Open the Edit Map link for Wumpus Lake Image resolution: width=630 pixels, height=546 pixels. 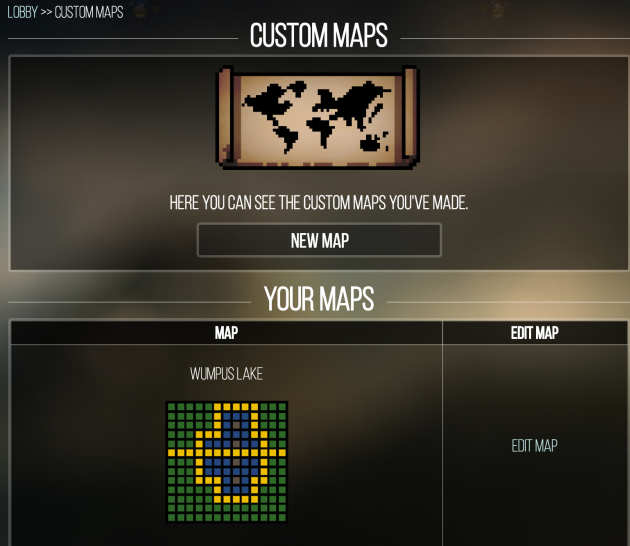(534, 446)
